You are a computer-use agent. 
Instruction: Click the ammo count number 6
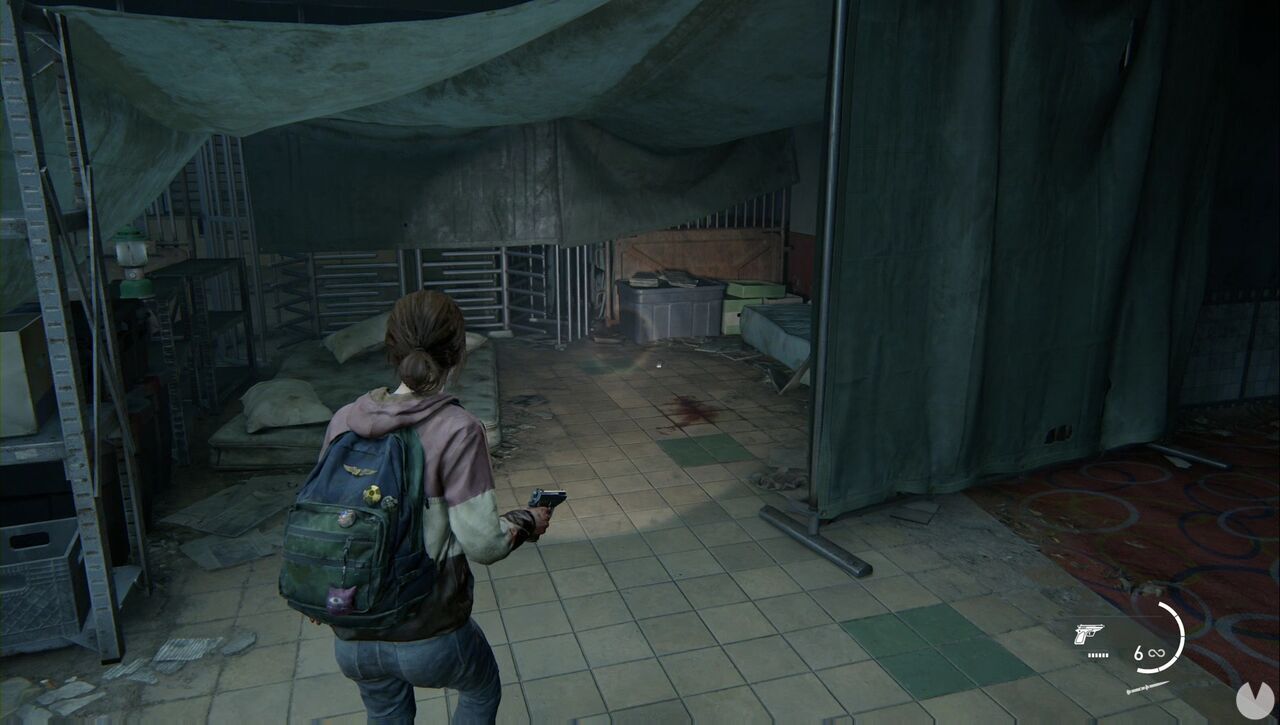click(x=1139, y=651)
